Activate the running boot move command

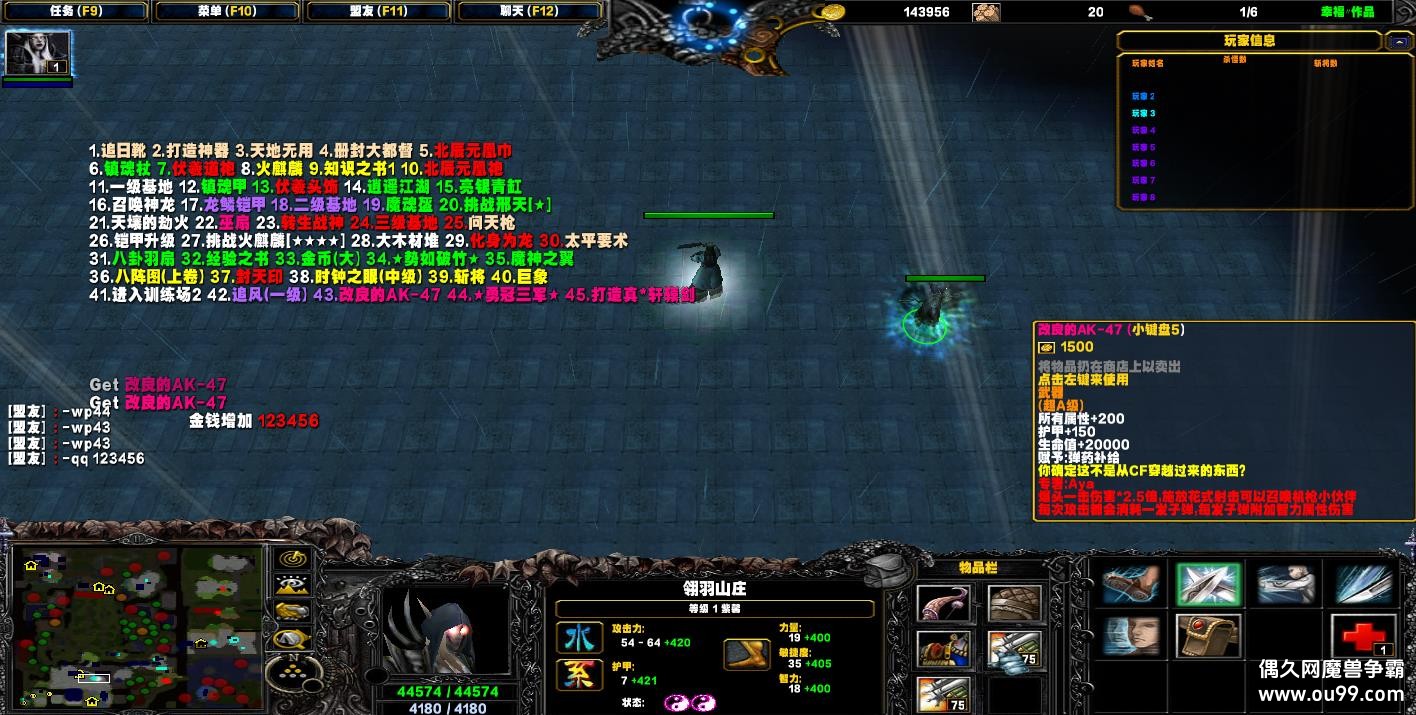[1131, 585]
